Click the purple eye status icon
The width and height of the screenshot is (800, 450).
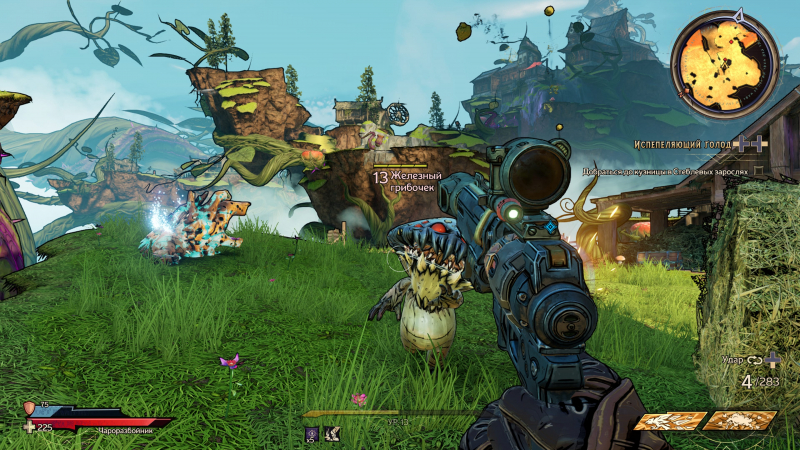click(311, 433)
